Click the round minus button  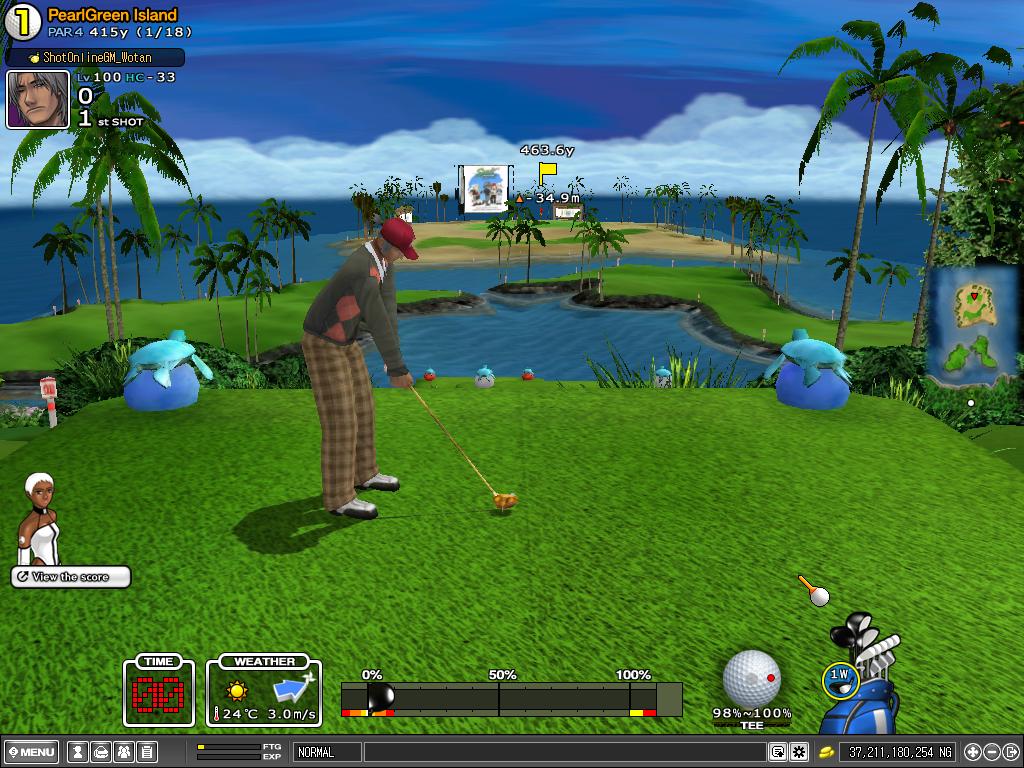(992, 752)
